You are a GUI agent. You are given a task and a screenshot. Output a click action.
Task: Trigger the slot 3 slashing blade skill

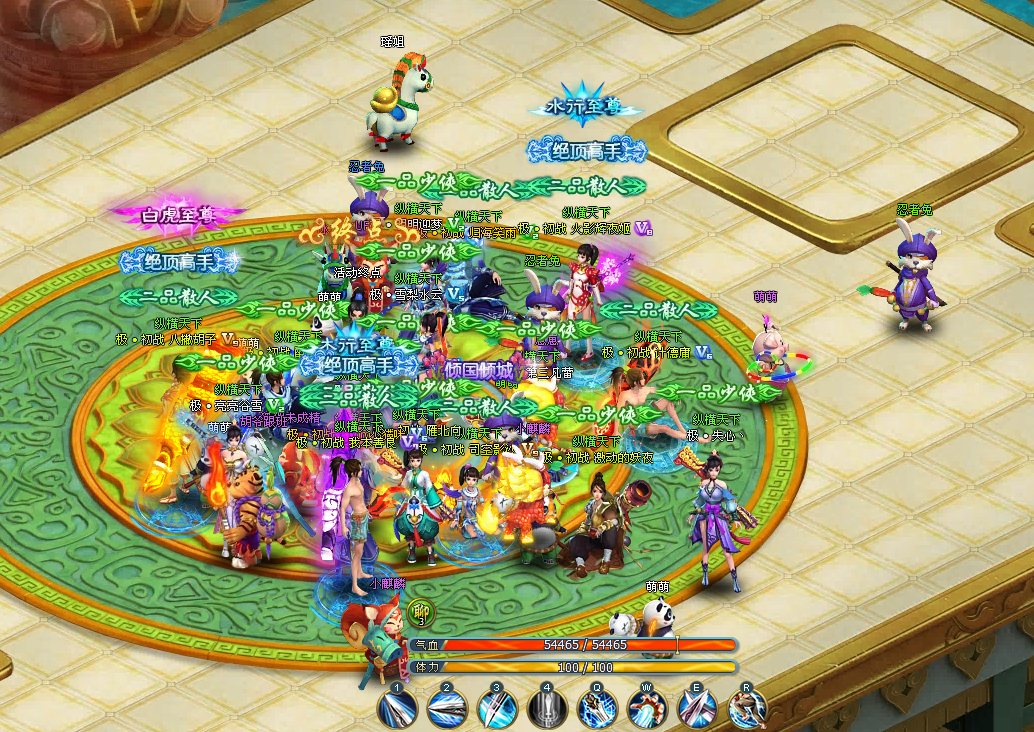[497, 708]
